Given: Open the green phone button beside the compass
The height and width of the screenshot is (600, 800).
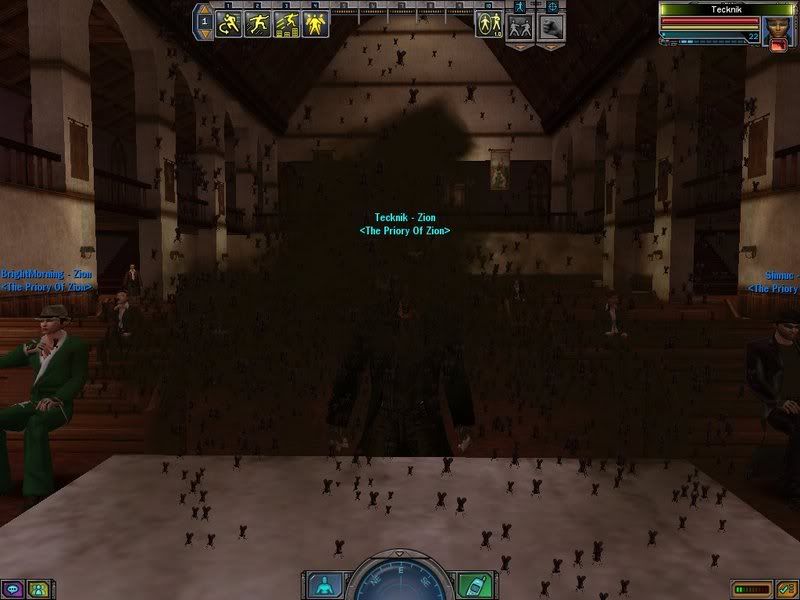Looking at the screenshot, I should coord(475,584).
